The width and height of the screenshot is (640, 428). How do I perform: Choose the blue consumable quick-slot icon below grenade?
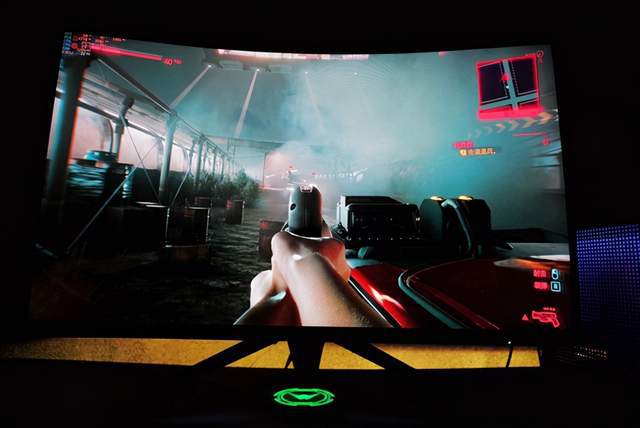(556, 287)
